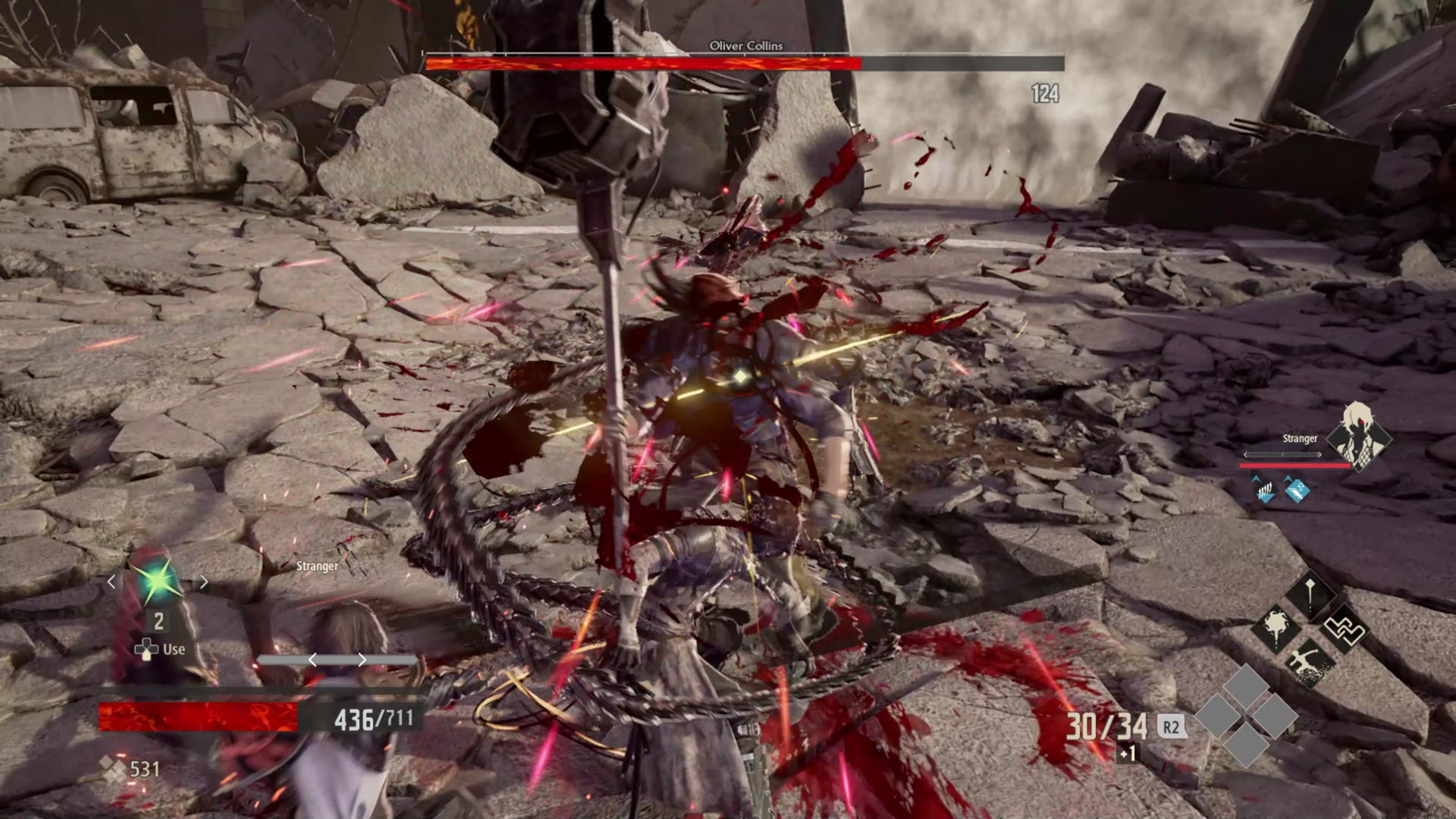
Task: Select the interlocked blocks Gift icon
Action: (1344, 629)
